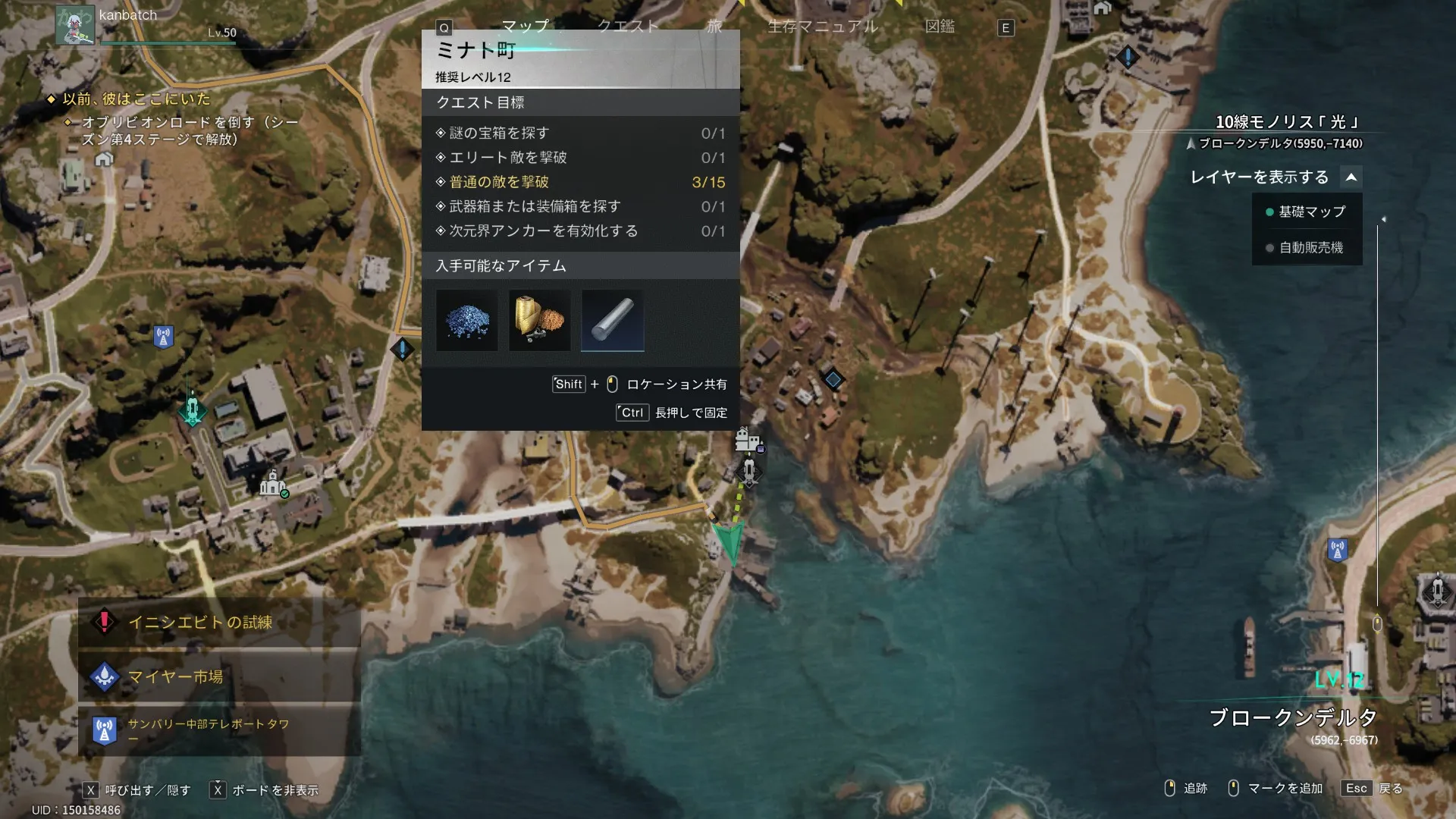Select the silver metal rod item
The height and width of the screenshot is (819, 1456).
coord(613,321)
